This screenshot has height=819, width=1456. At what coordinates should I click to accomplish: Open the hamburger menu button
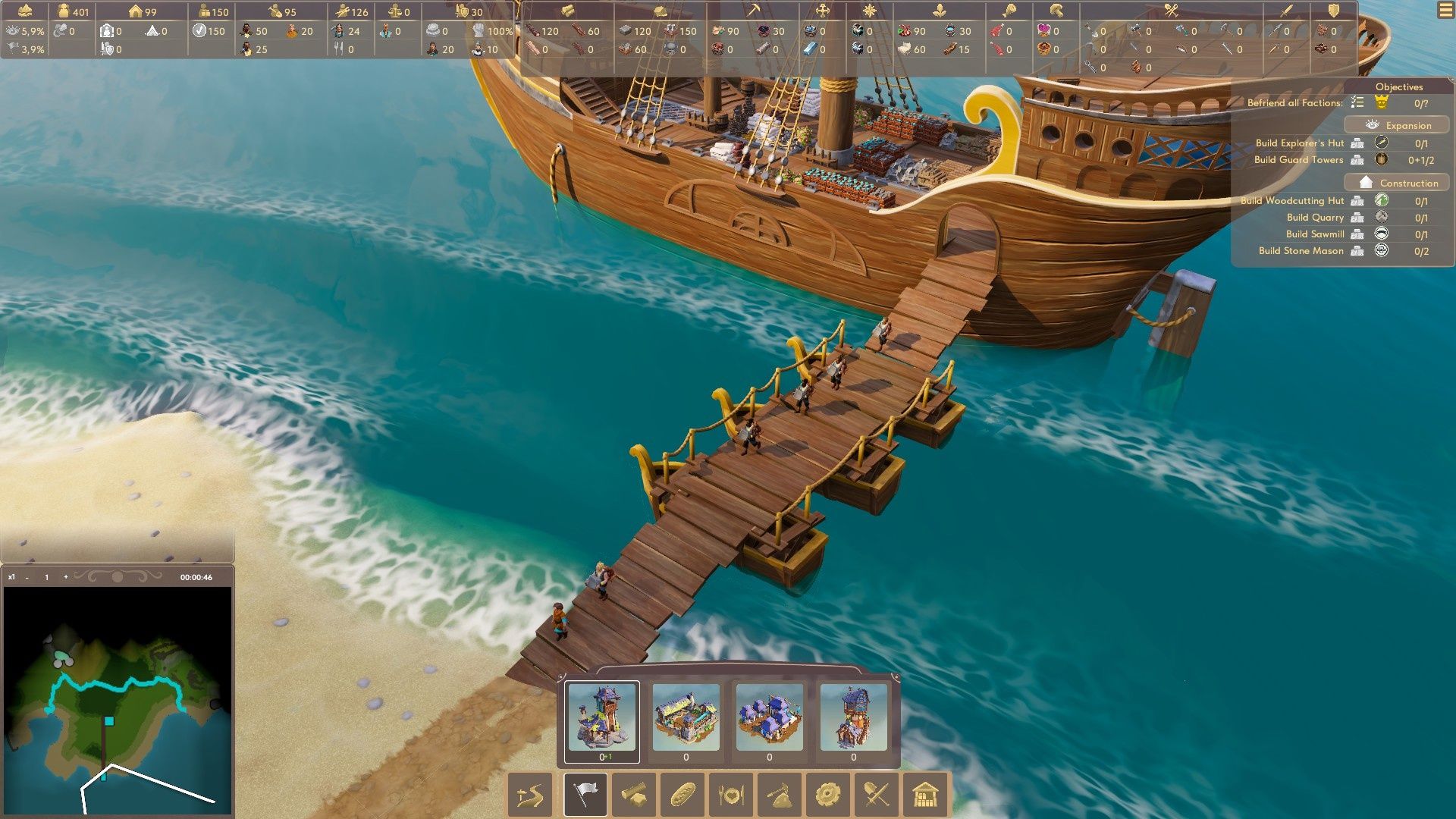click(x=1445, y=11)
